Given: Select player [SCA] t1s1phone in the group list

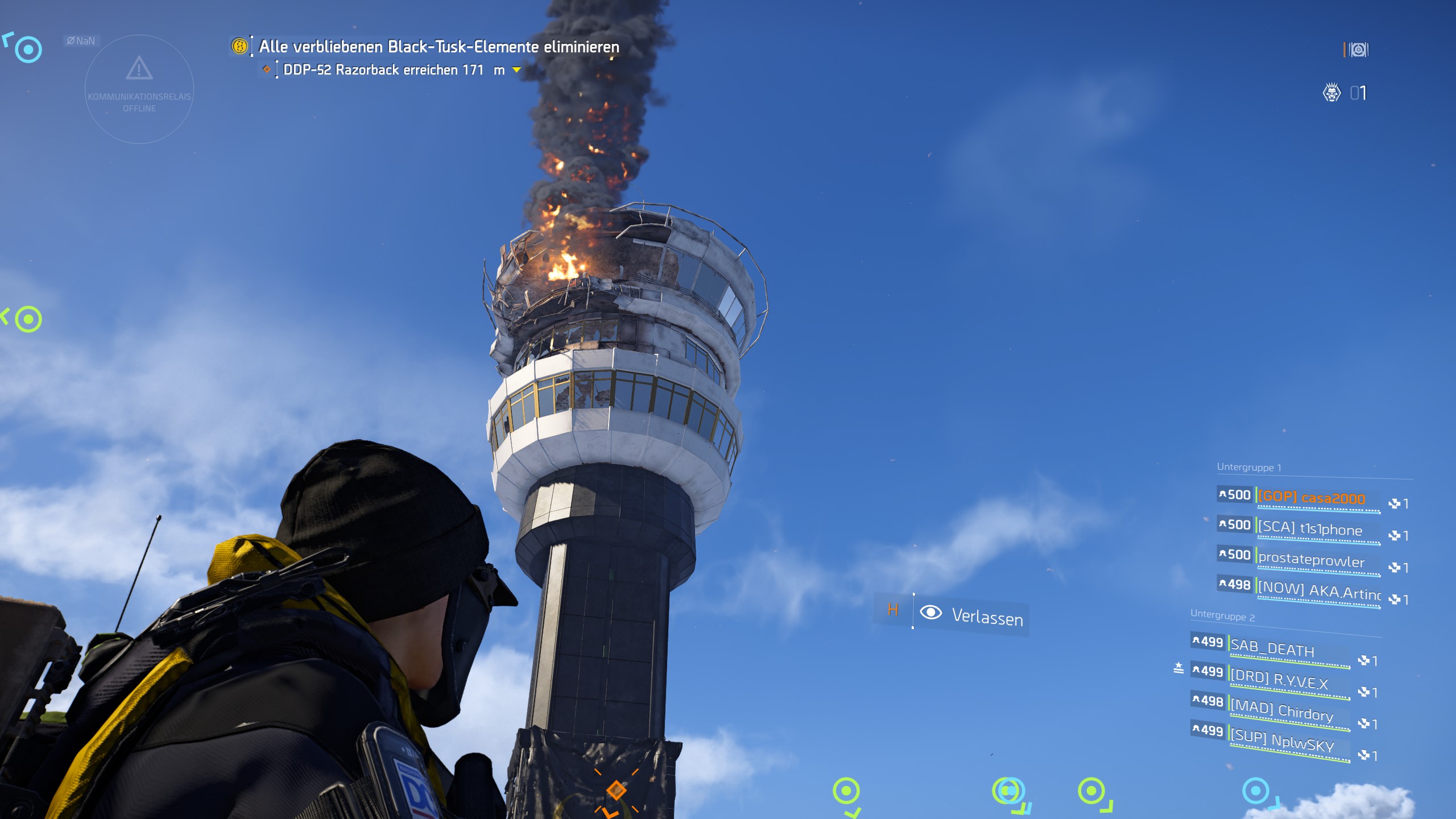Looking at the screenshot, I should [x=1309, y=529].
